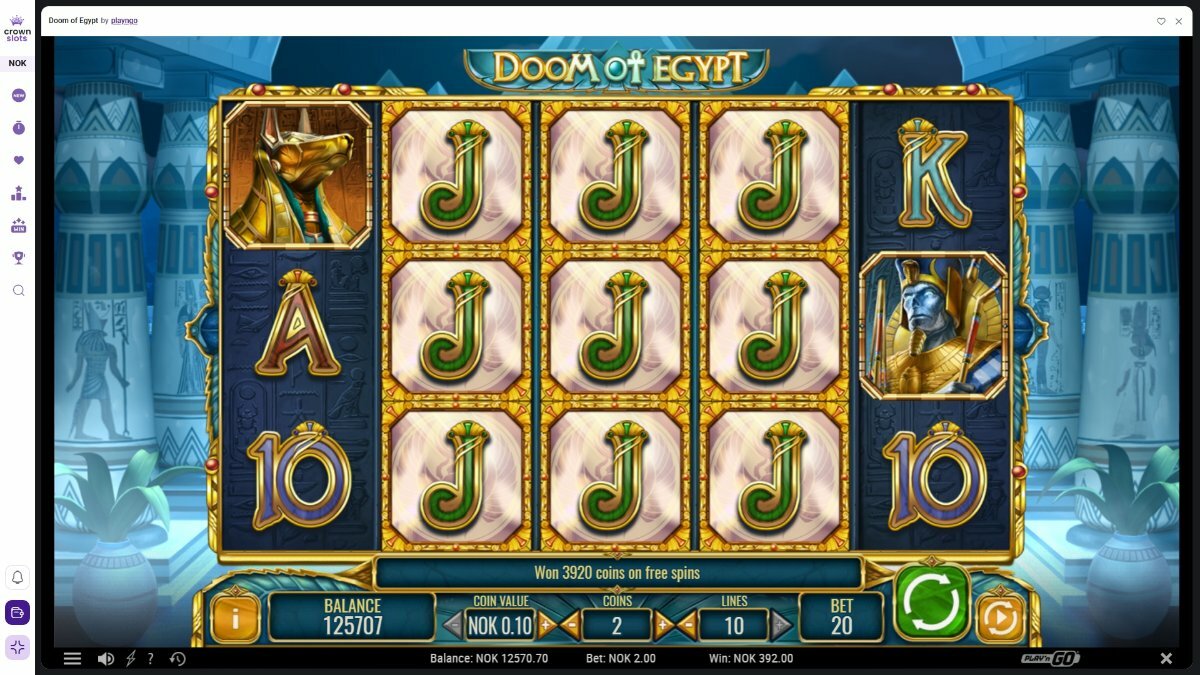Increase the number of lines
Screen dimensions: 1200x675
(x=781, y=626)
